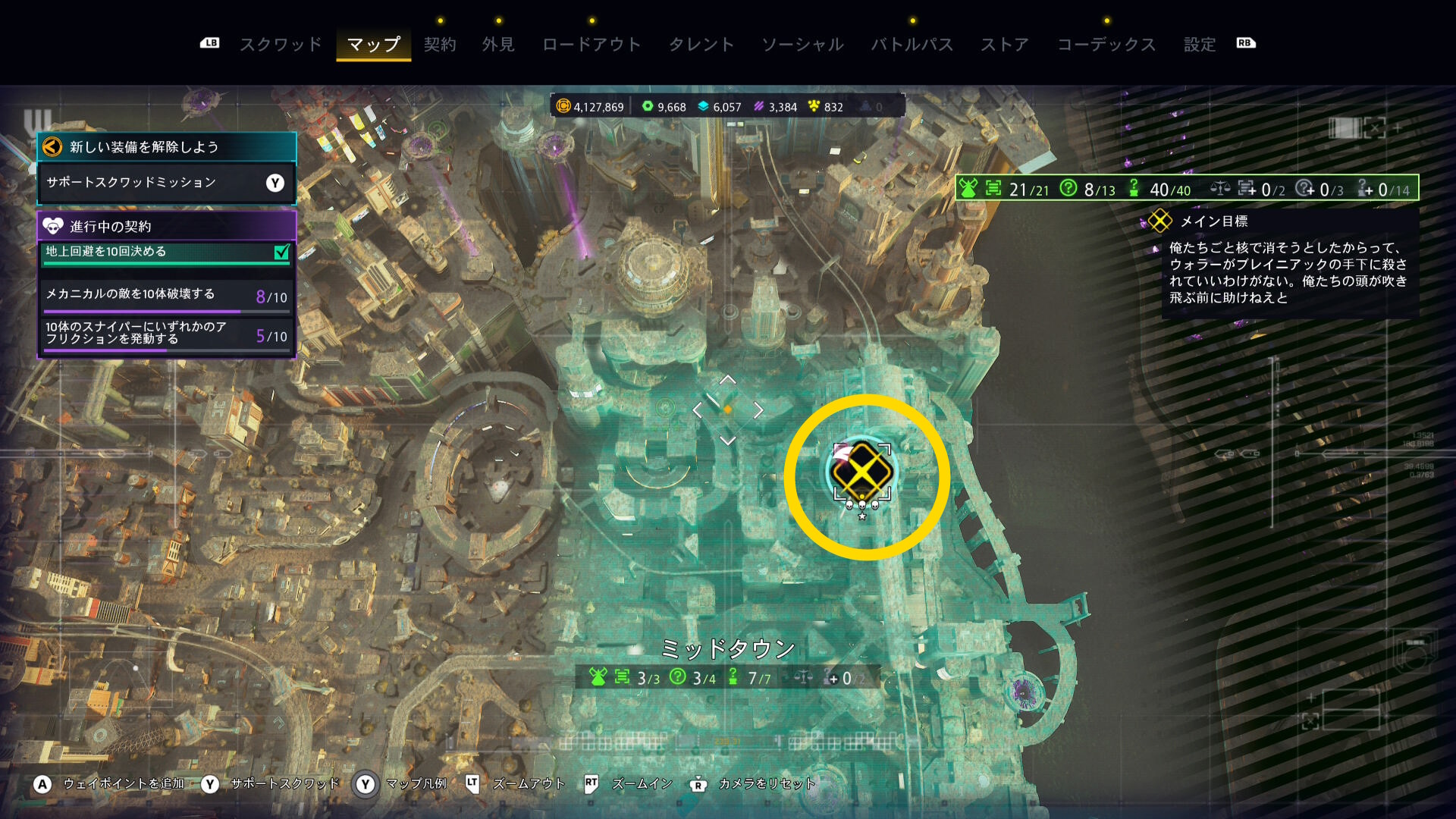Switch to the コーデックス tab

[1106, 44]
